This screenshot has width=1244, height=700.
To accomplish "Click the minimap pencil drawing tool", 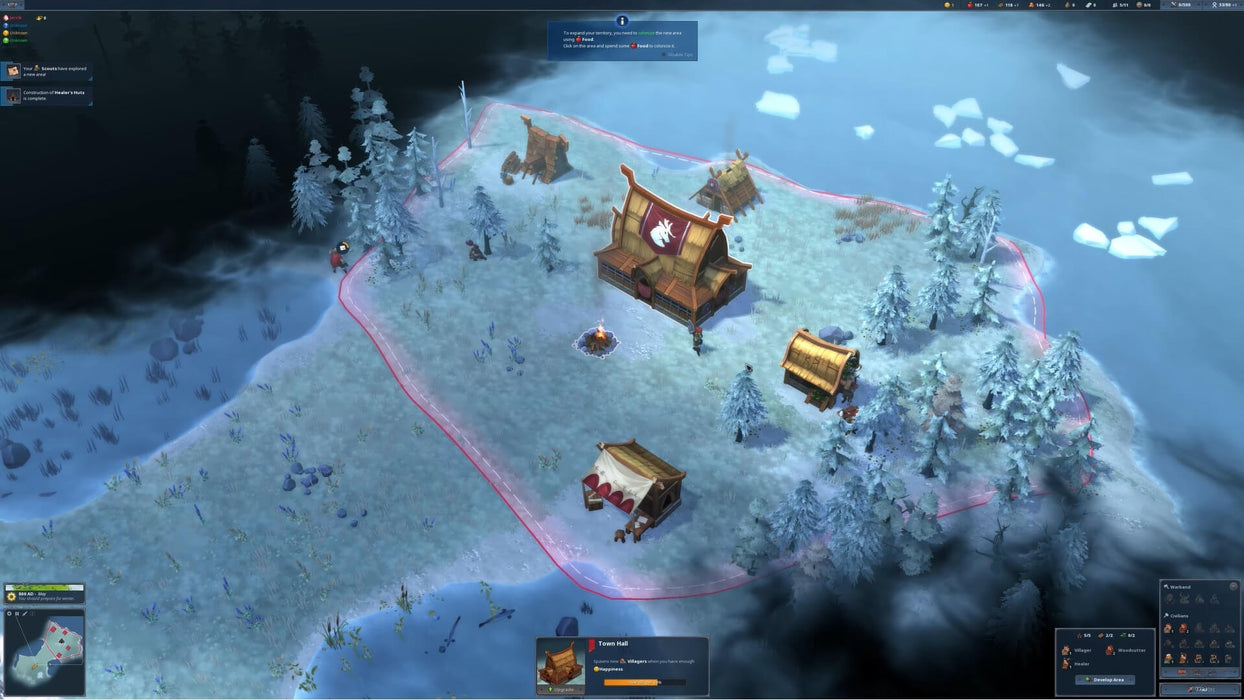I will tap(24, 613).
